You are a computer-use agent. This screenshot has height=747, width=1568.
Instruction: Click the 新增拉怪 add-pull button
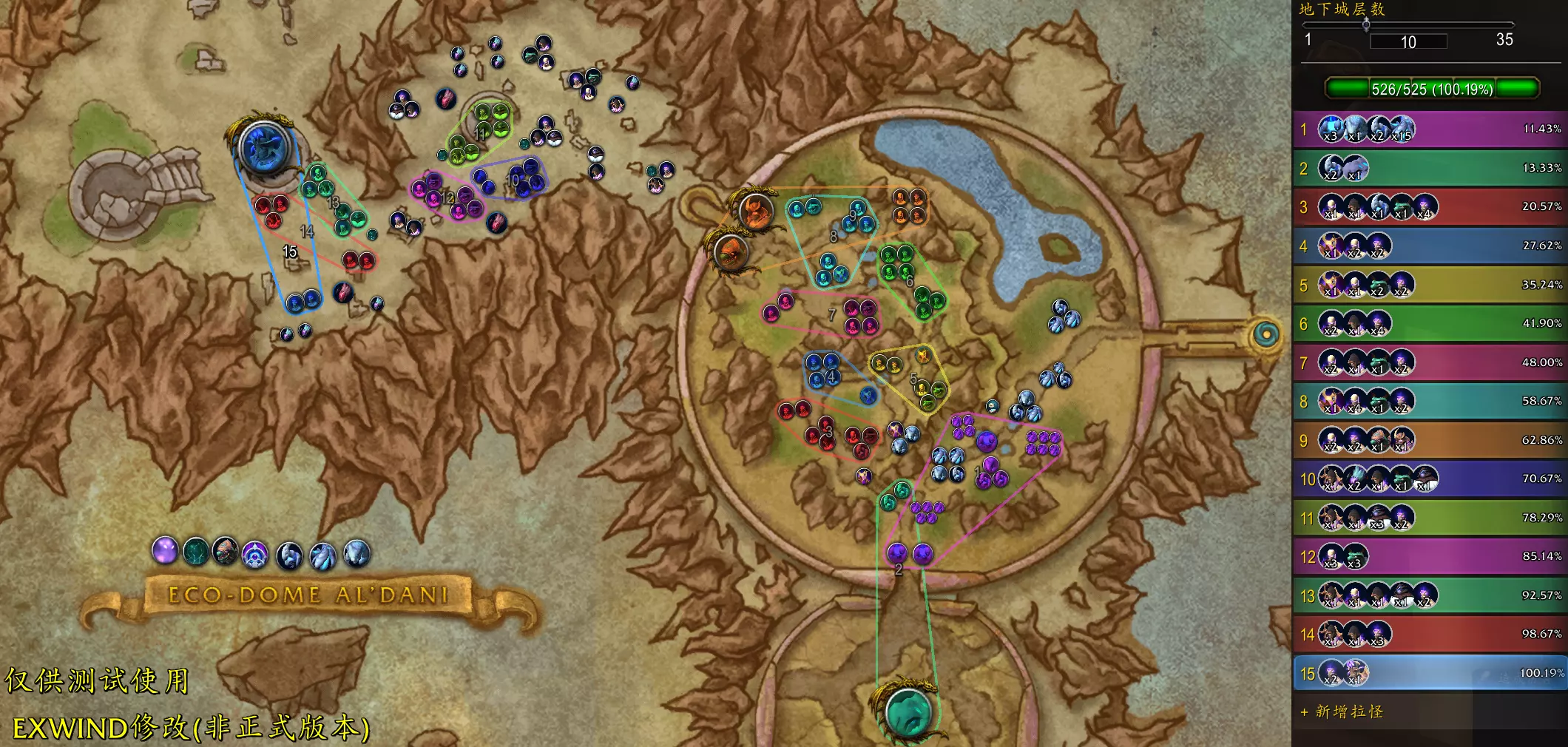click(1342, 712)
